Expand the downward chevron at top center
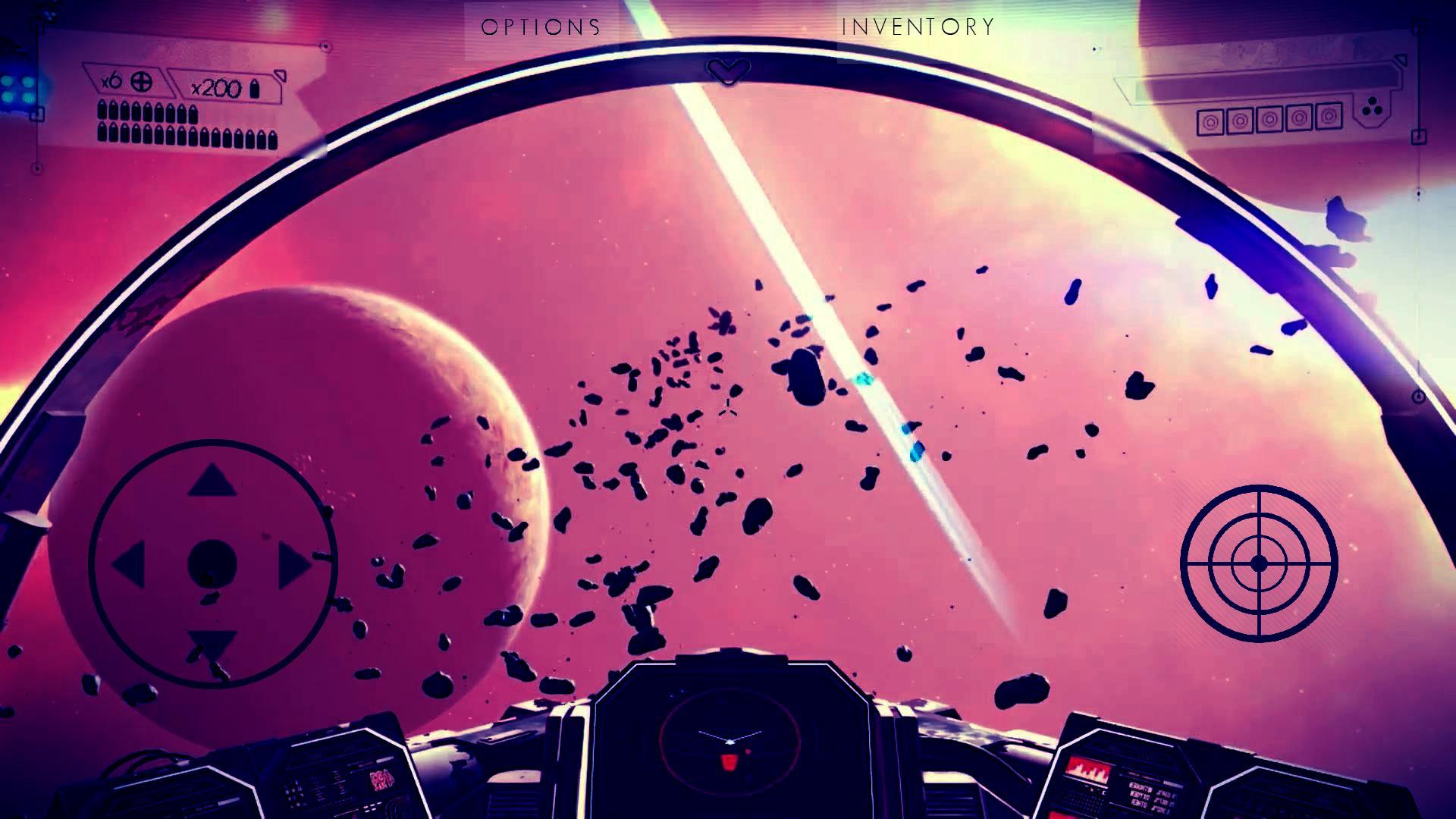The image size is (1456, 819). point(728,70)
